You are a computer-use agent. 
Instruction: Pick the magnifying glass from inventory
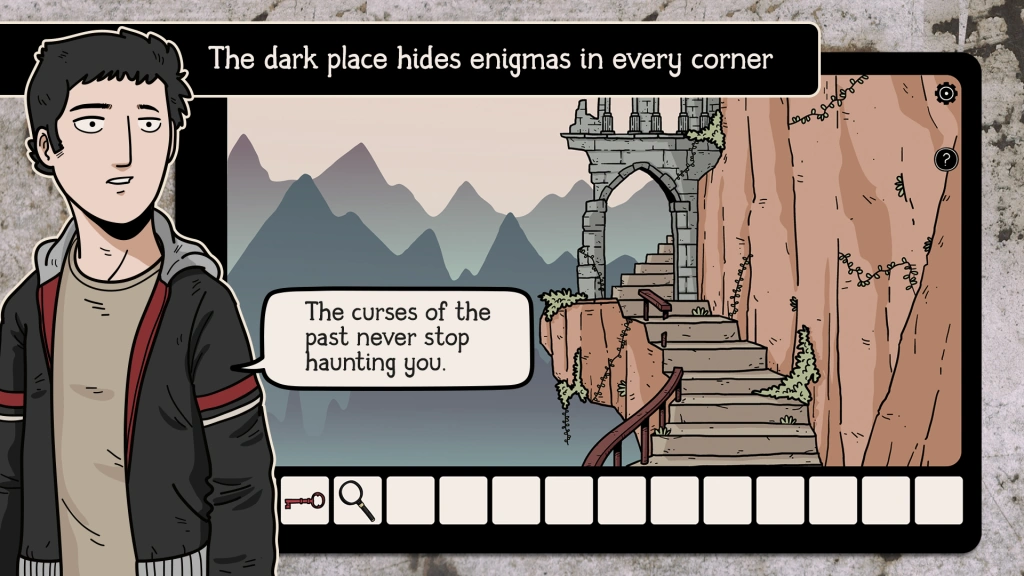point(357,500)
